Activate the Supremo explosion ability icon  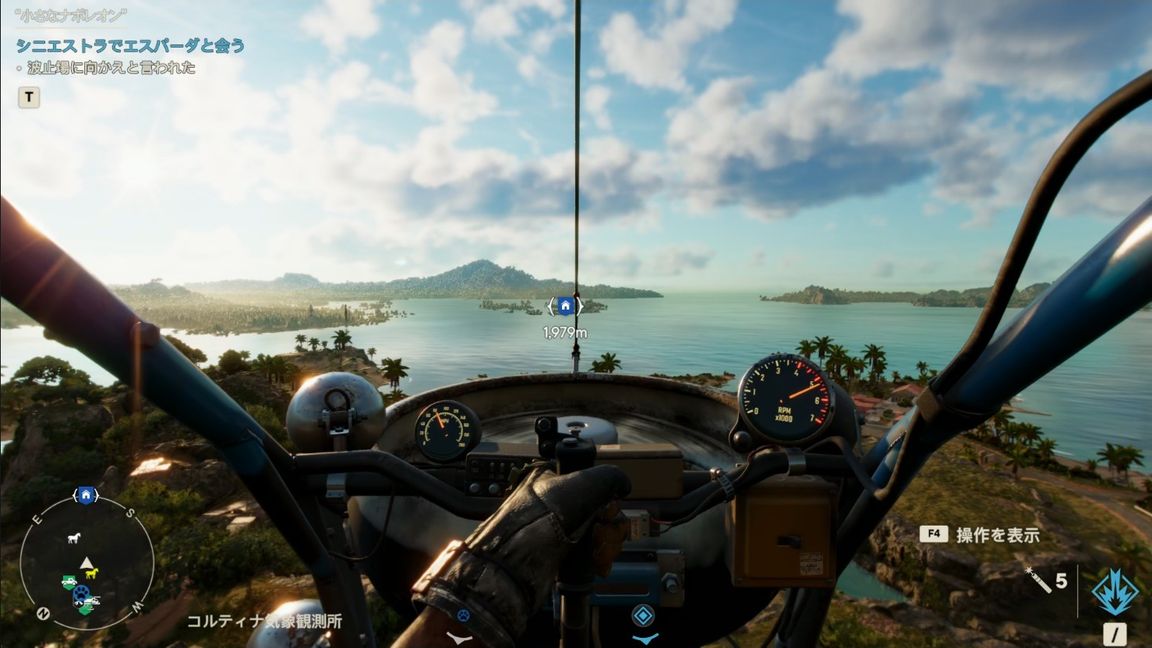[1115, 591]
